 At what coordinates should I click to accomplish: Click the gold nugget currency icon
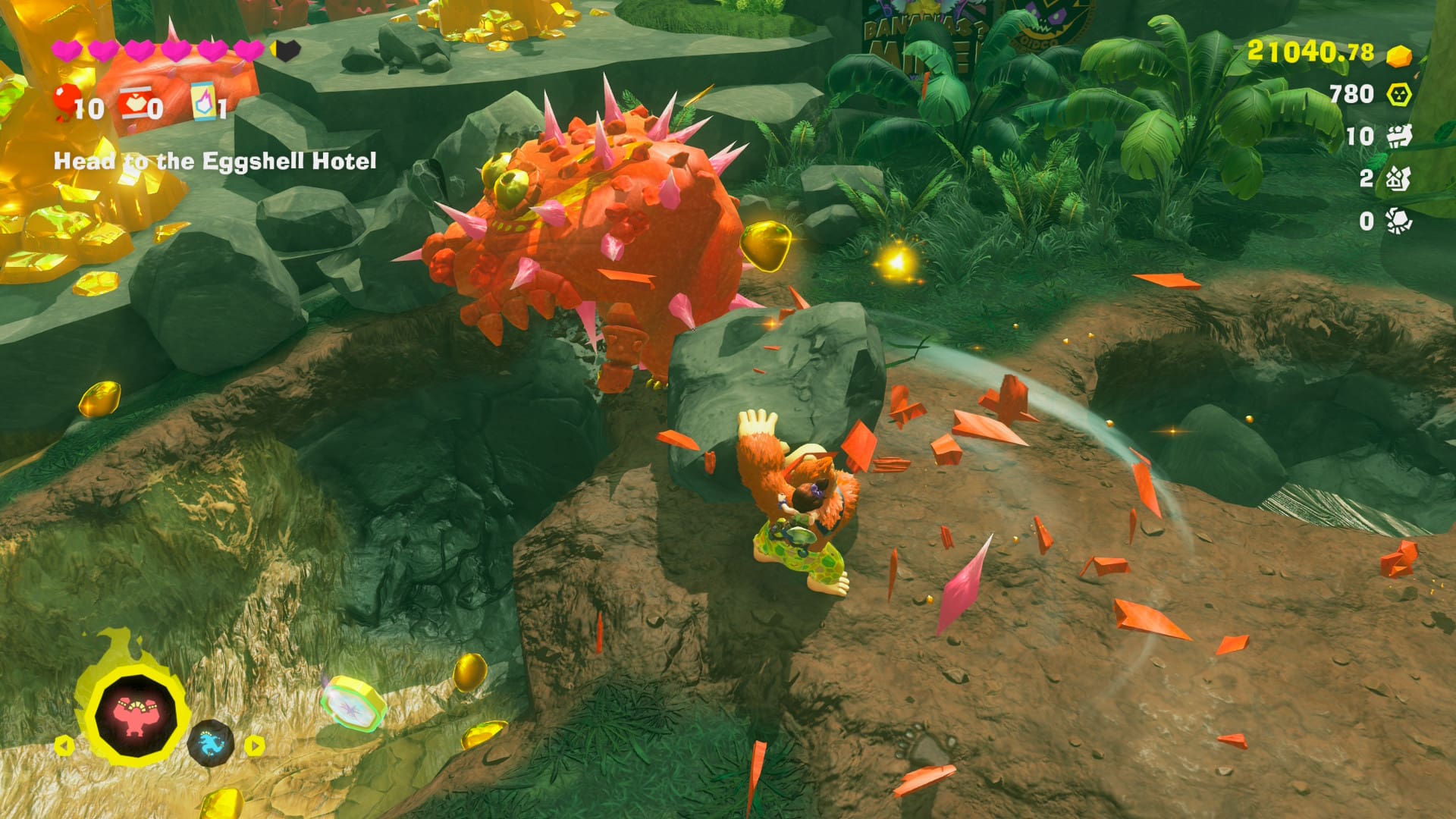coord(1398,55)
